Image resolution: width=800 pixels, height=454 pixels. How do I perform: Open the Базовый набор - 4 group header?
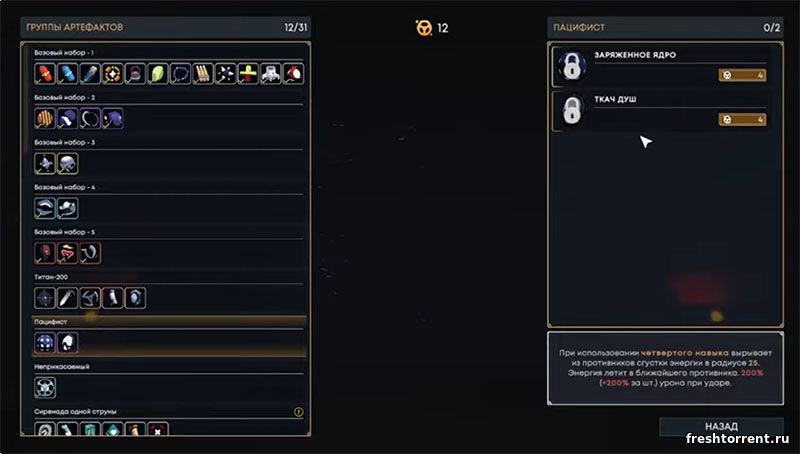(65, 187)
